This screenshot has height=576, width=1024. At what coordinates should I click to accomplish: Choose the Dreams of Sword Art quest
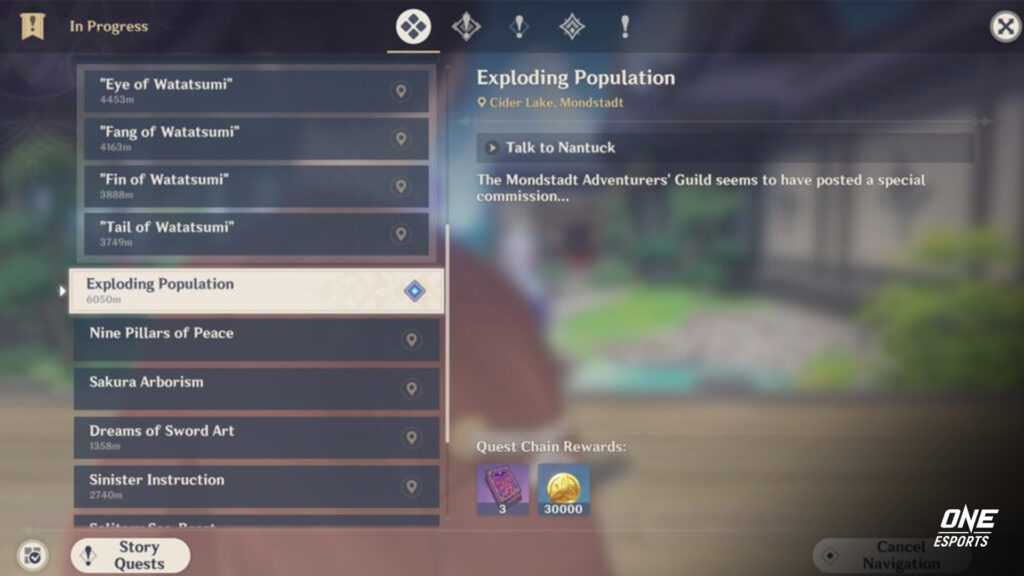coord(256,437)
